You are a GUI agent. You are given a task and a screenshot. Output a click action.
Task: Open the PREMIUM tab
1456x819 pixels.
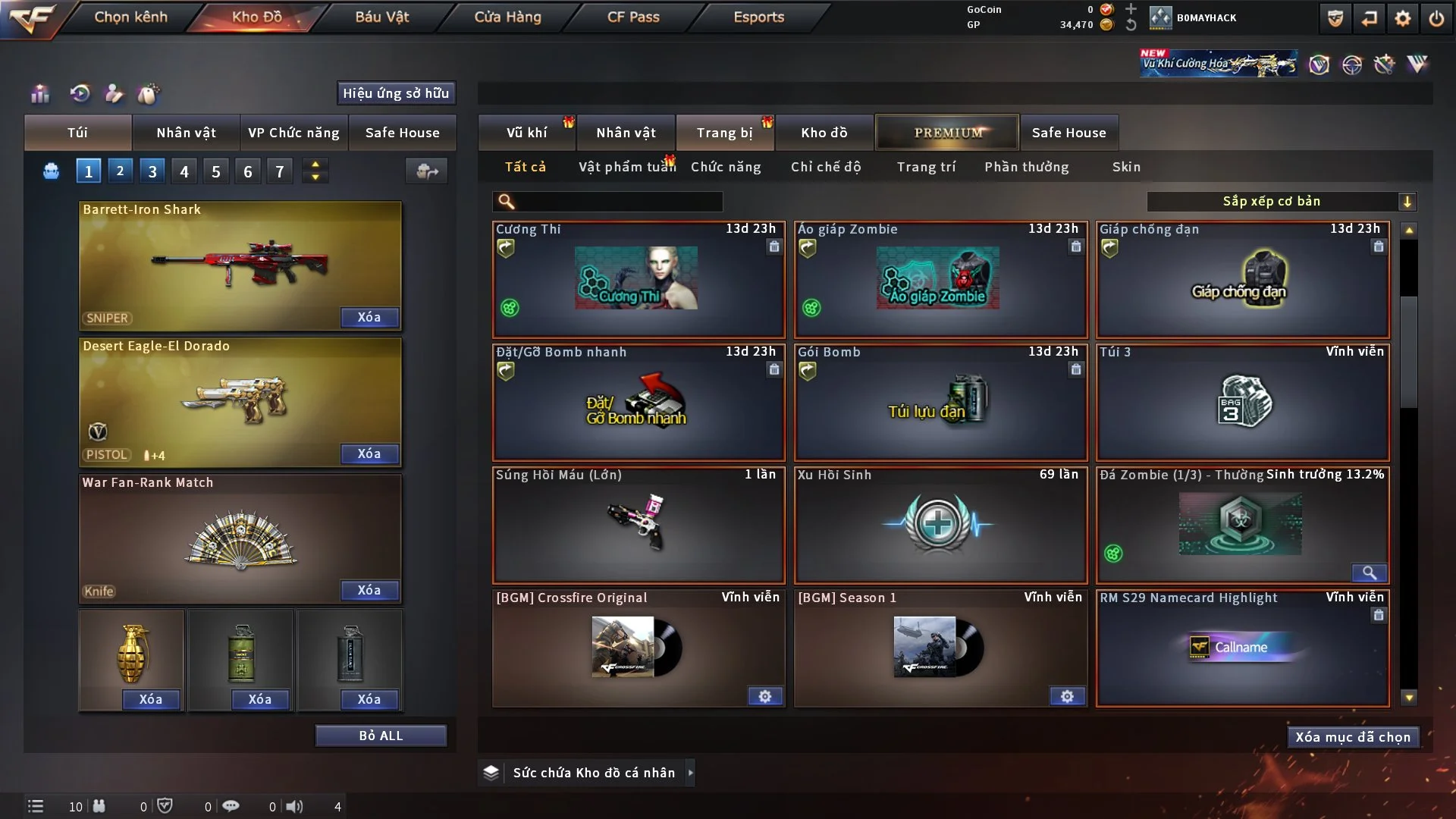948,133
